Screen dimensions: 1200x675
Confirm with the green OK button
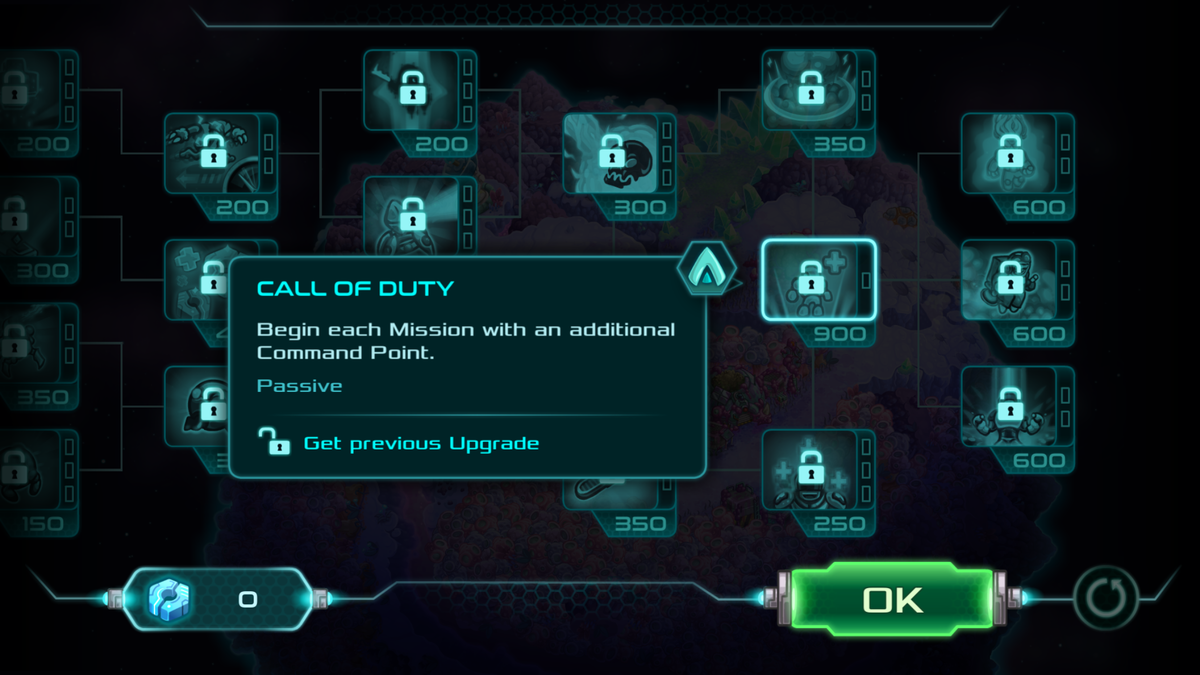tap(891, 599)
